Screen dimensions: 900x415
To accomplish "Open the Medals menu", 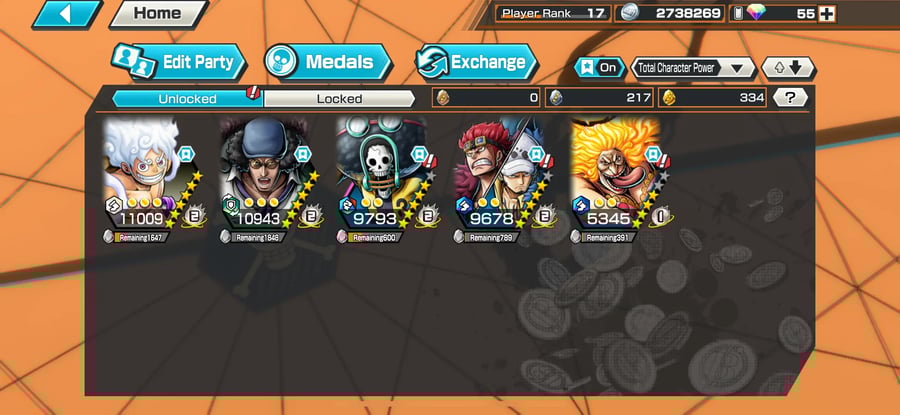I will coord(327,62).
